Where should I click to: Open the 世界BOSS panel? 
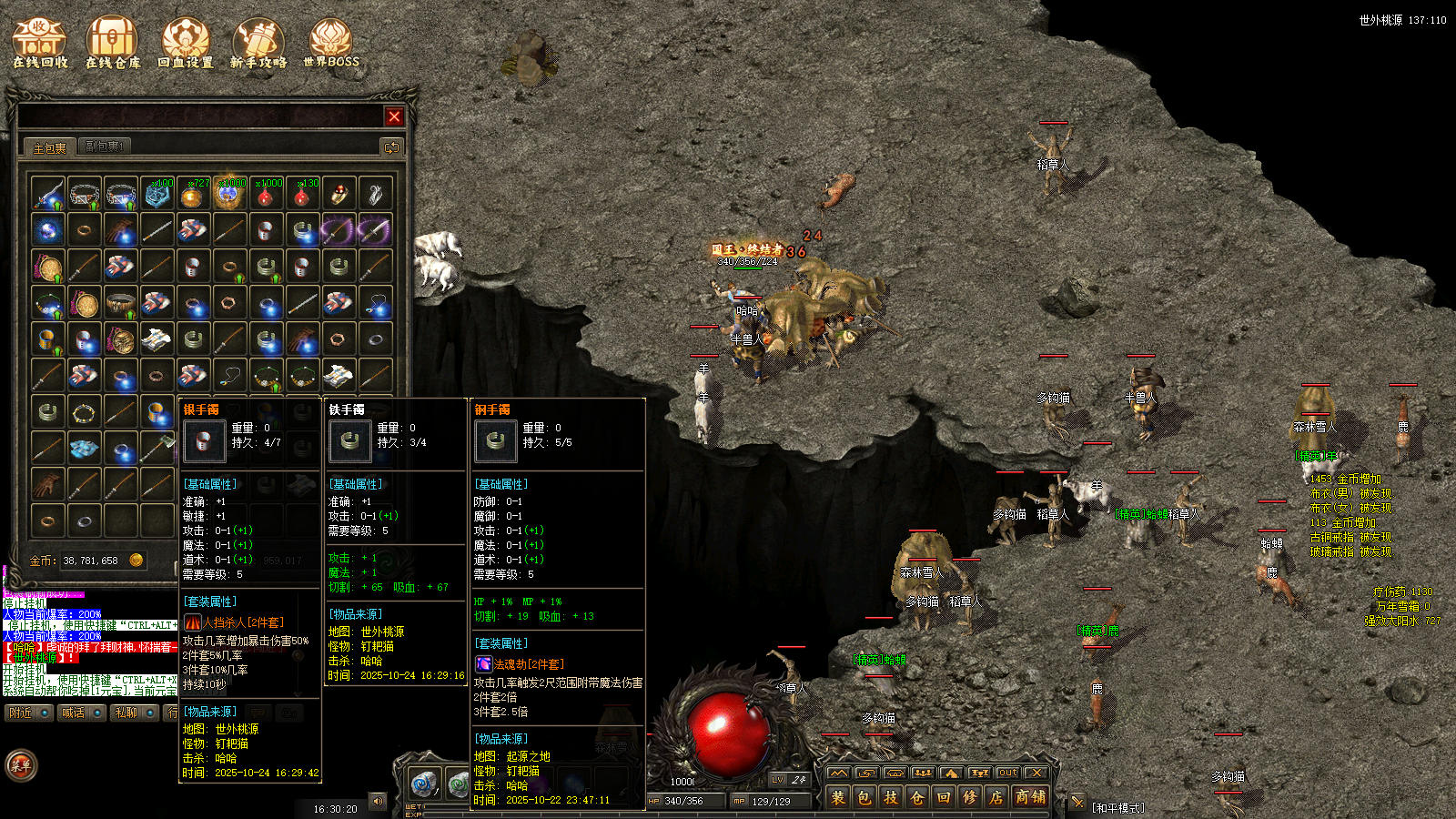pos(331,44)
